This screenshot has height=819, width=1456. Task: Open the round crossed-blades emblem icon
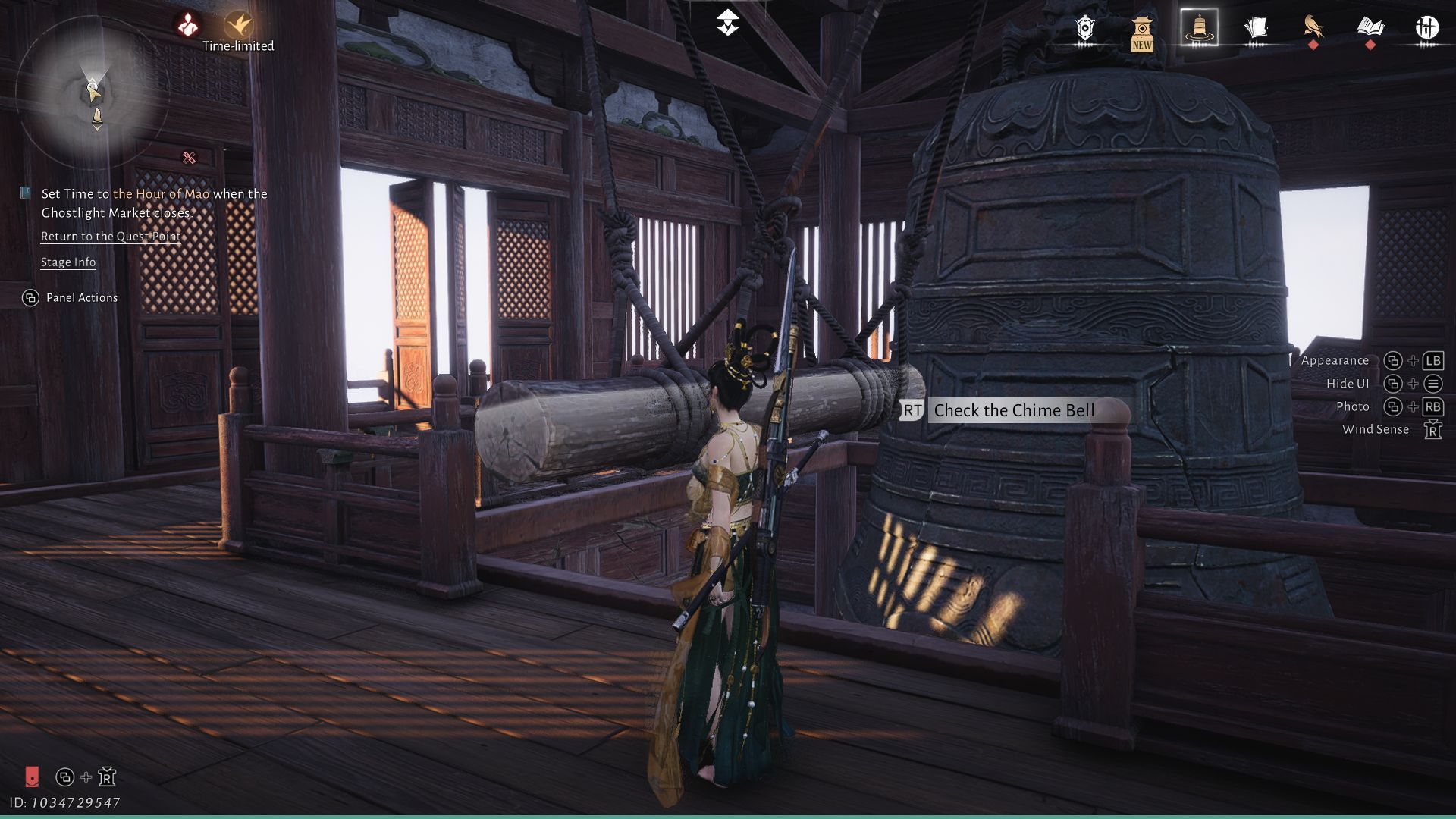click(1427, 28)
